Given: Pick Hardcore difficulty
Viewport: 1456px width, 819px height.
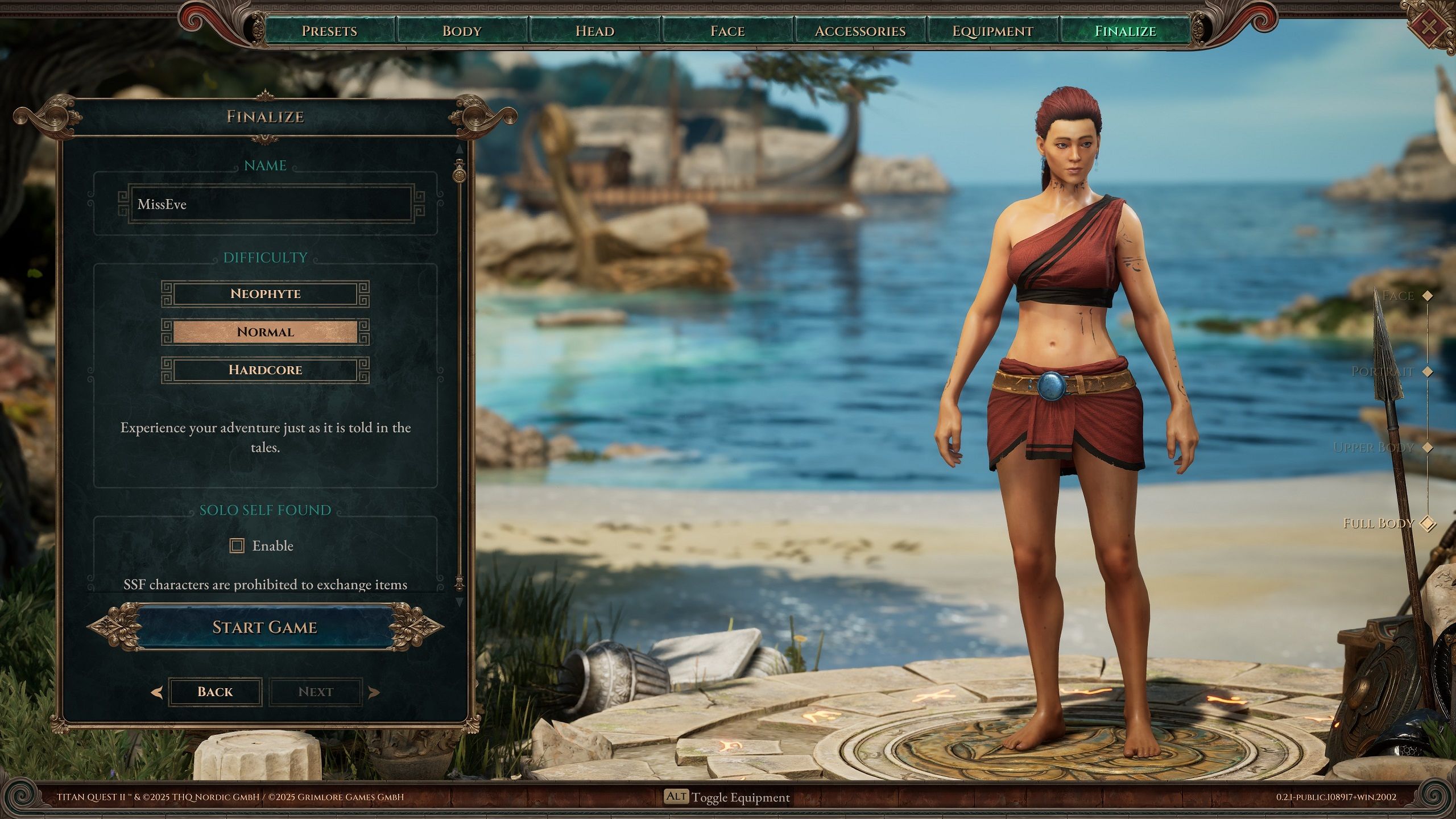Looking at the screenshot, I should 265,370.
